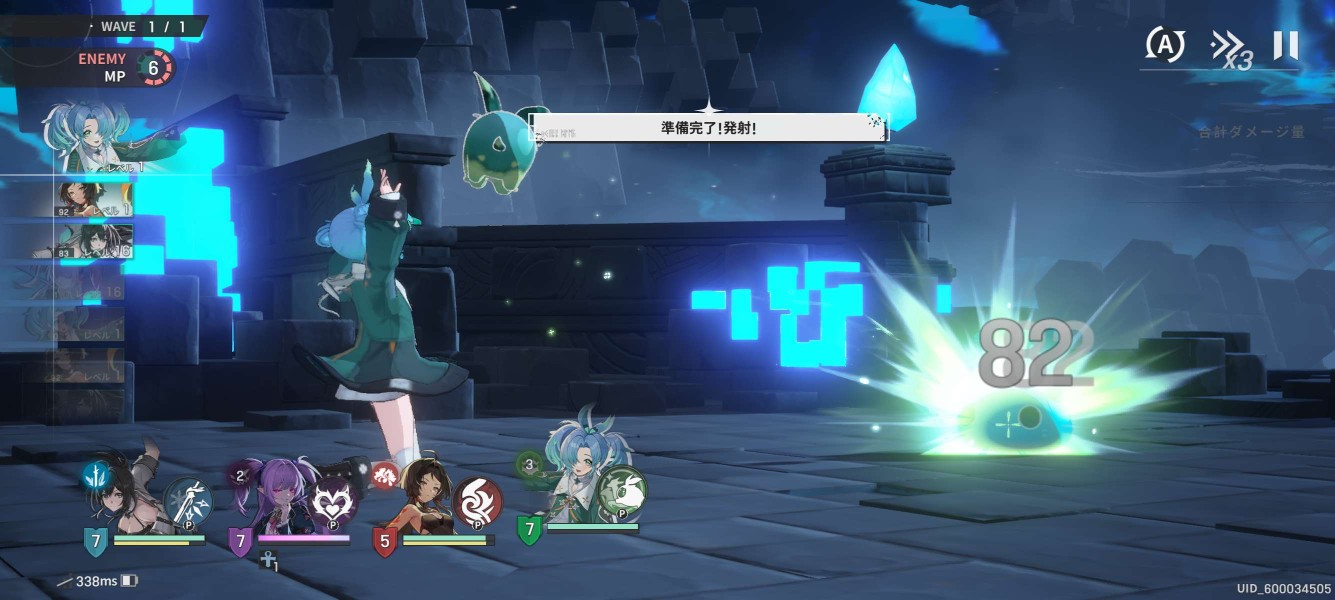Activate the black-haired hero's sword skill
The width and height of the screenshot is (1335, 600).
click(x=187, y=501)
